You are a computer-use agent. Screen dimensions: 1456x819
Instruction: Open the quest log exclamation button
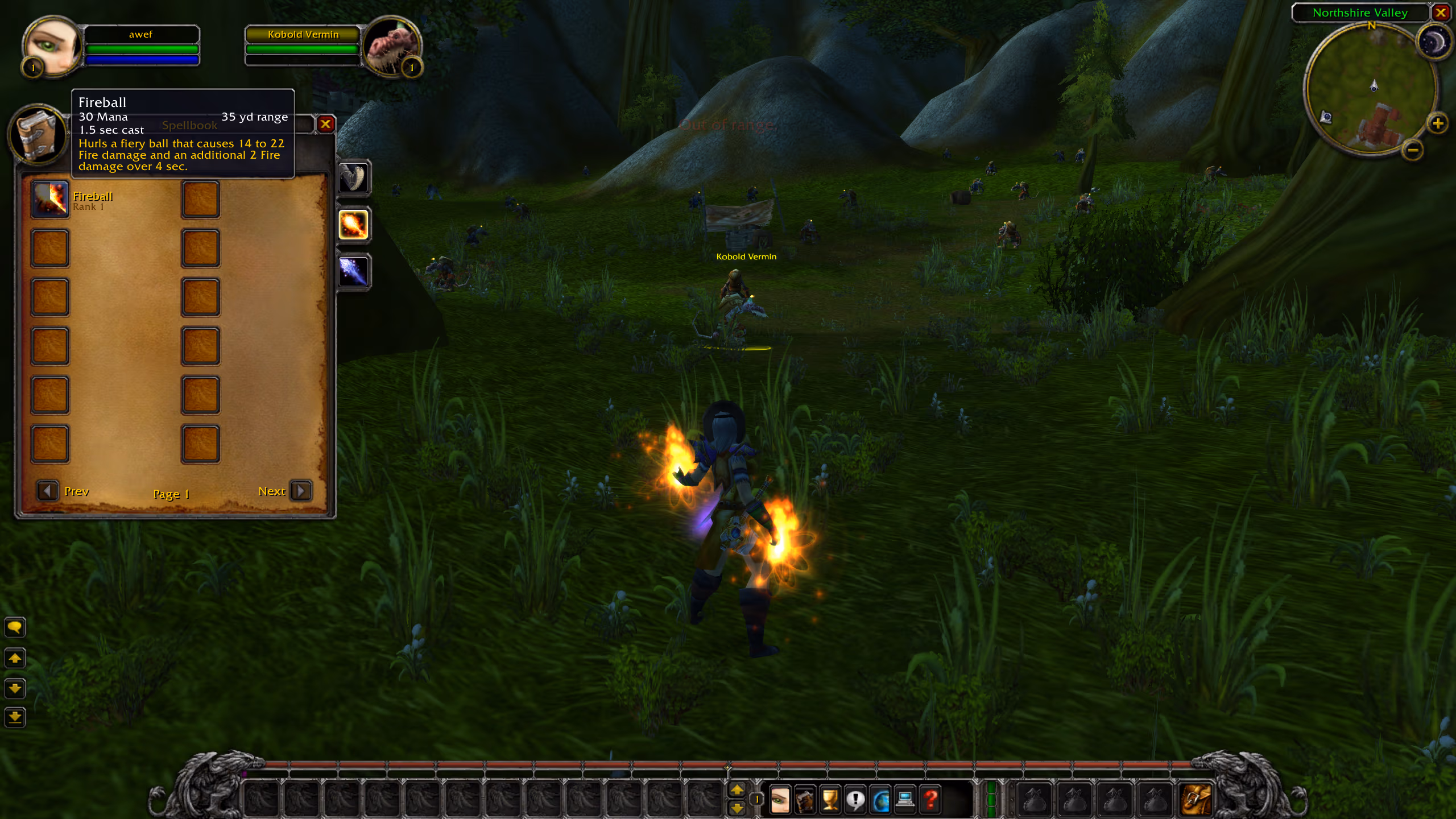855,800
